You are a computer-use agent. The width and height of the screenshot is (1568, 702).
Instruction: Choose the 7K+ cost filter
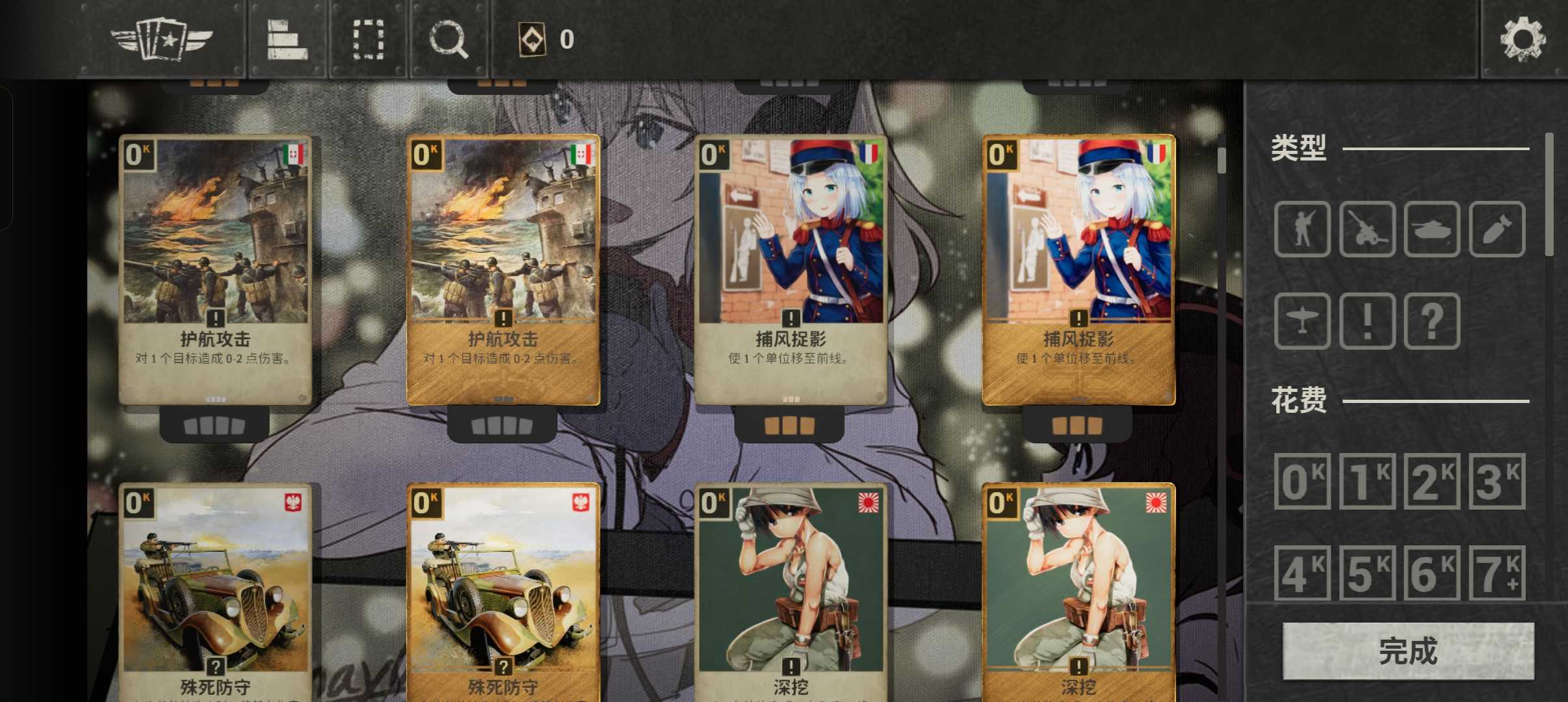click(1497, 573)
